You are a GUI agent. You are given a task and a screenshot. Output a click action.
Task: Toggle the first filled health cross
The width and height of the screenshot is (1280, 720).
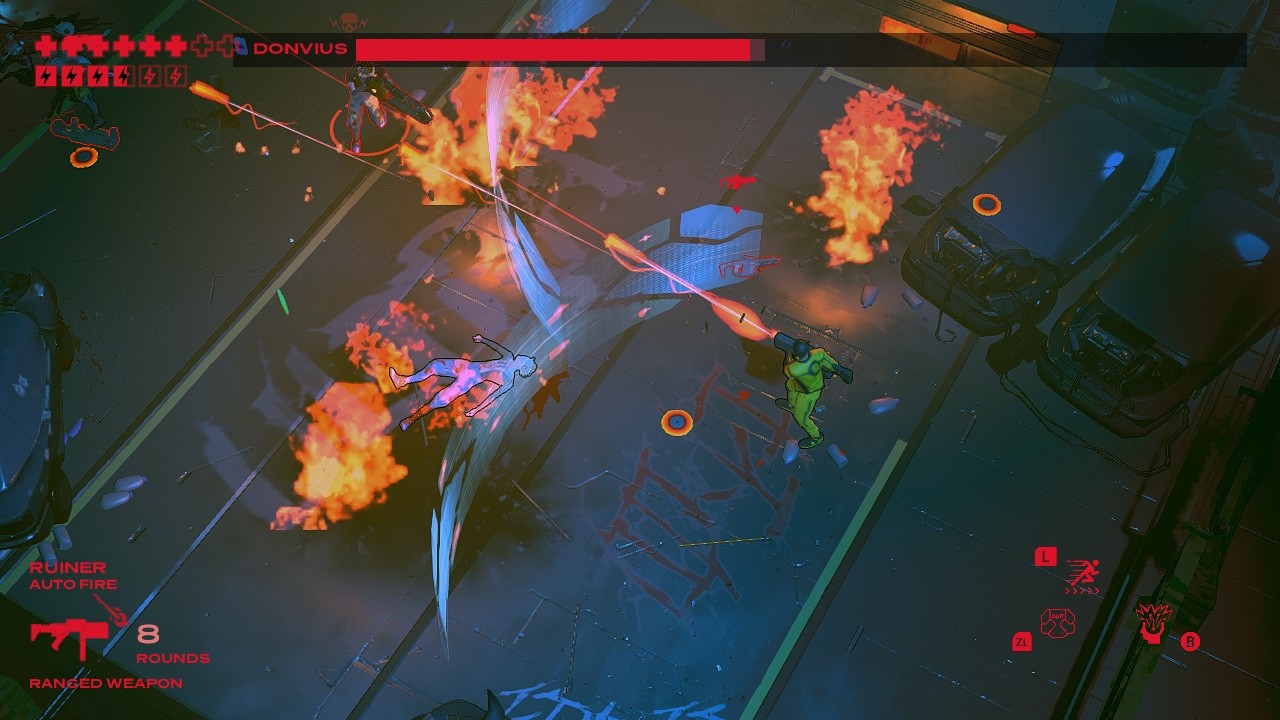tap(45, 45)
